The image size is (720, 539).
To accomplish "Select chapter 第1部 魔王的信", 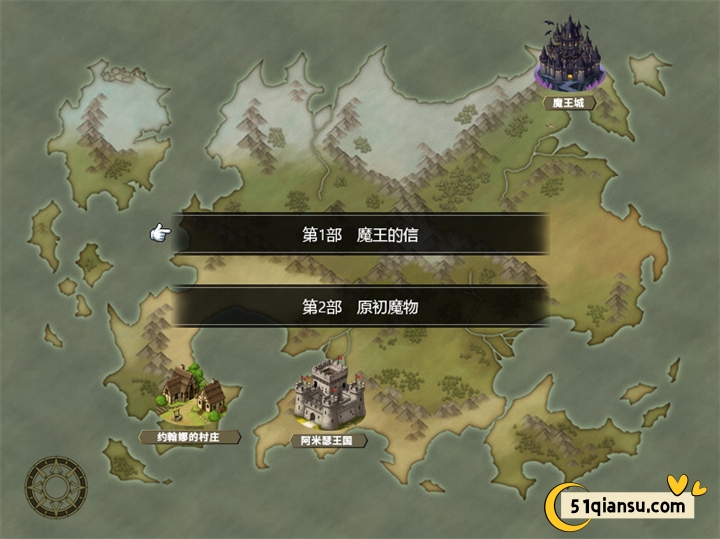I will coord(360,234).
